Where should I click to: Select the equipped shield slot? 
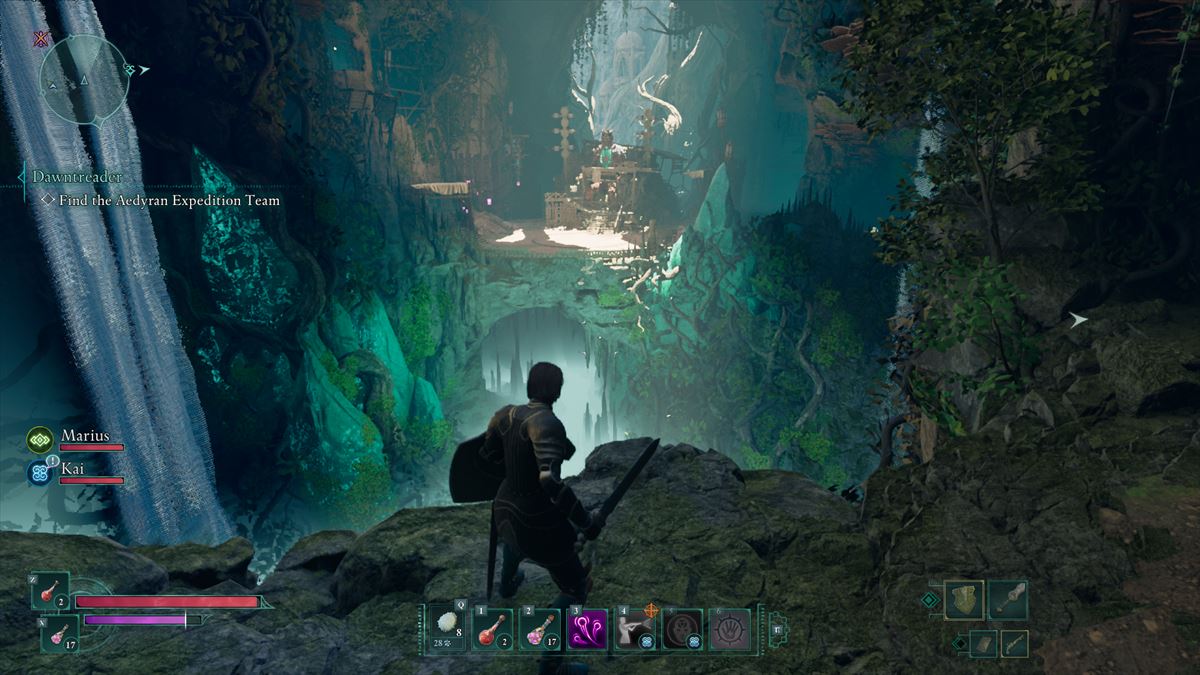pyautogui.click(x=964, y=600)
